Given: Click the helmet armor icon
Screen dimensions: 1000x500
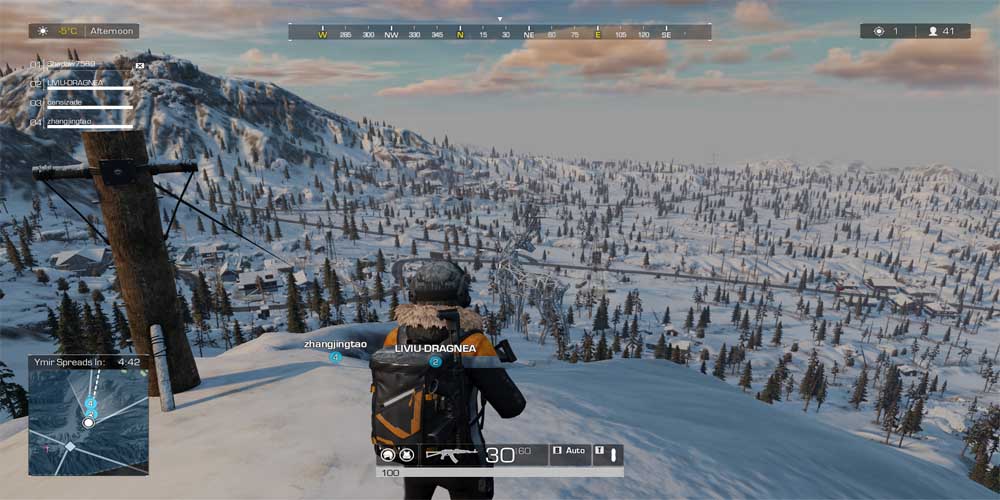Looking at the screenshot, I should [387, 455].
